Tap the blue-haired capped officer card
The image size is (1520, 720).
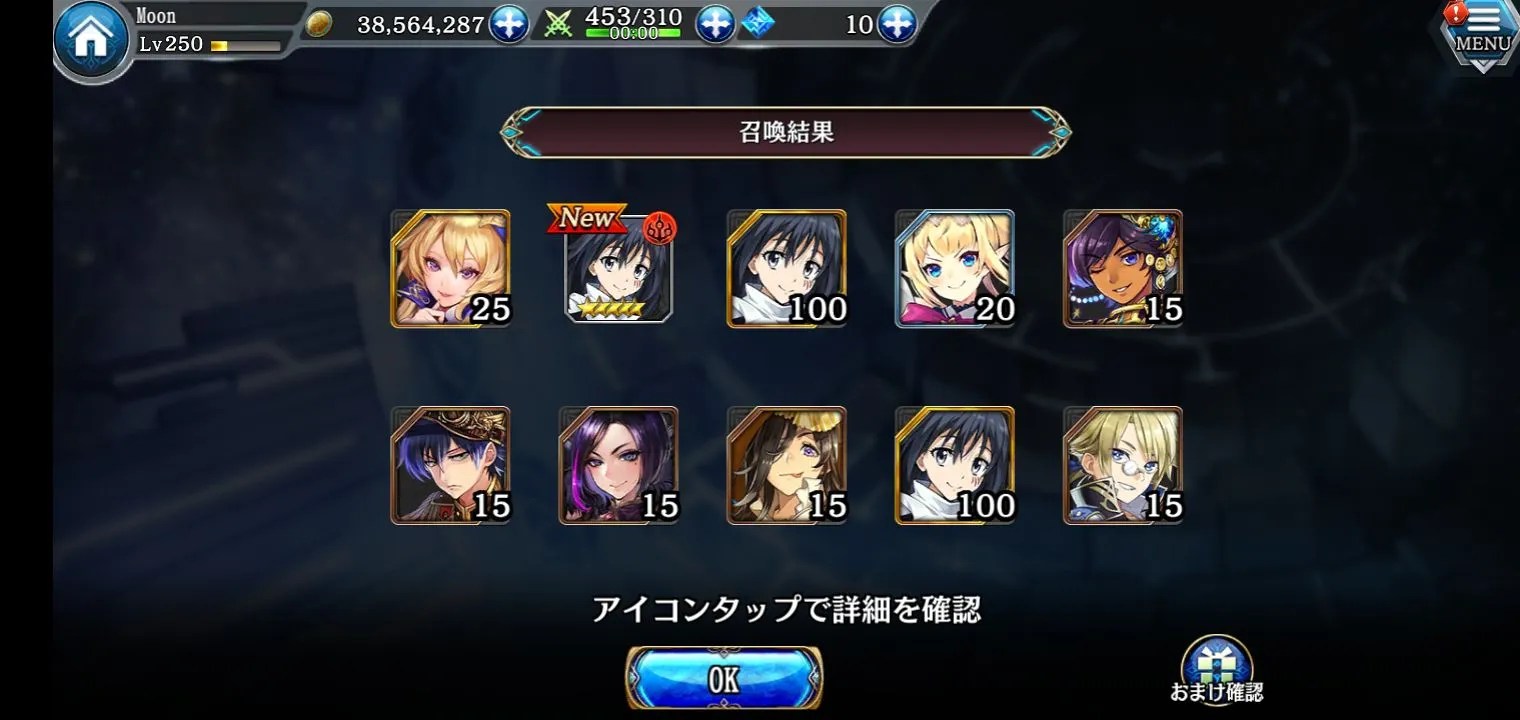click(x=450, y=465)
